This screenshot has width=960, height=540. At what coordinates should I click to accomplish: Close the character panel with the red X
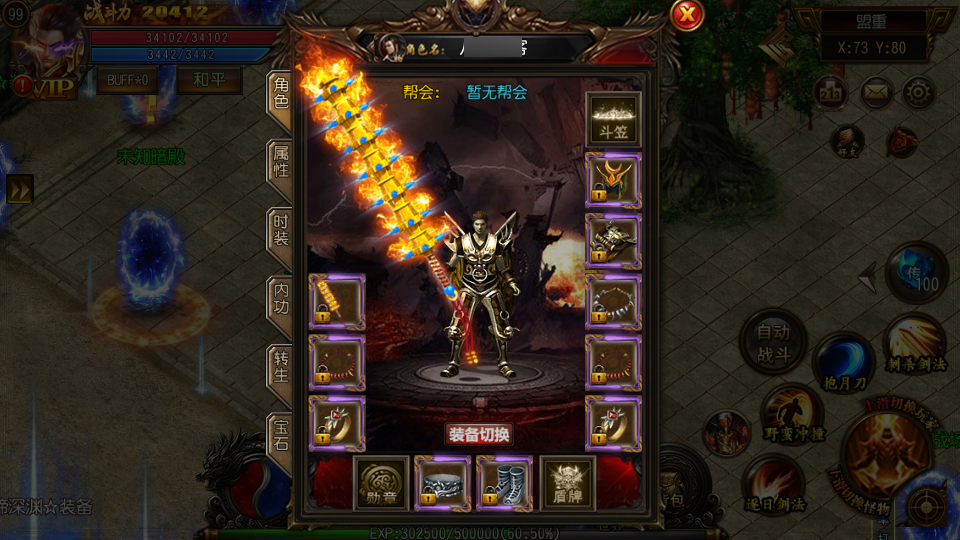(x=687, y=15)
